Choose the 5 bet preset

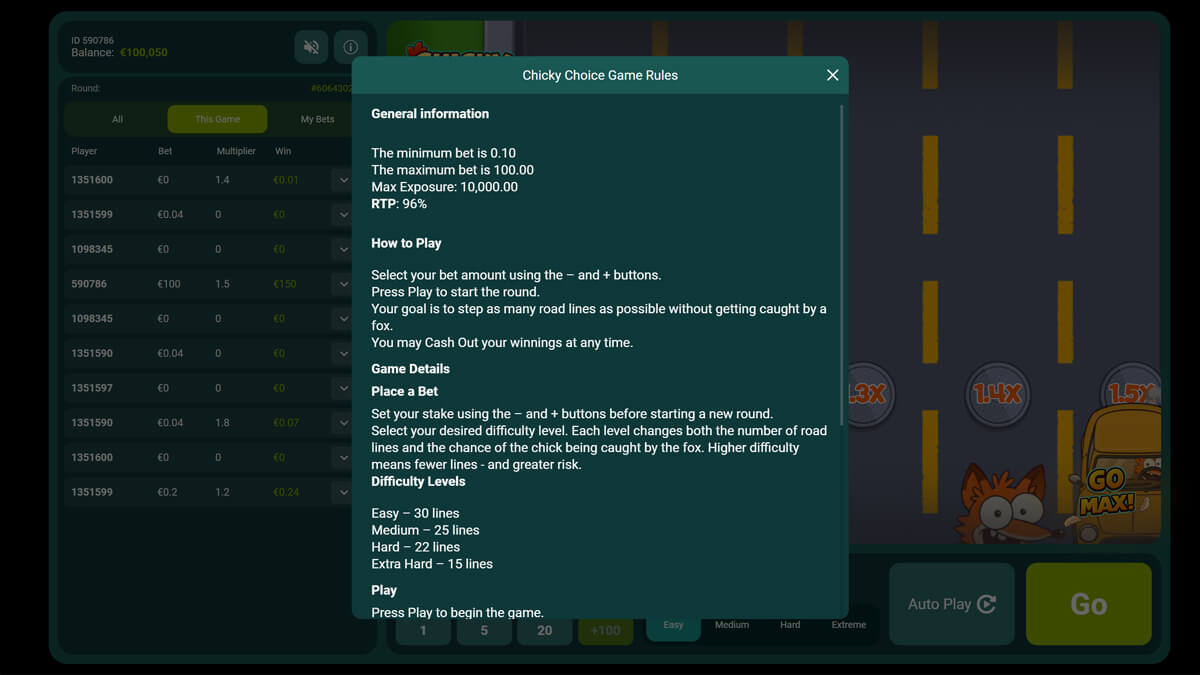(484, 631)
